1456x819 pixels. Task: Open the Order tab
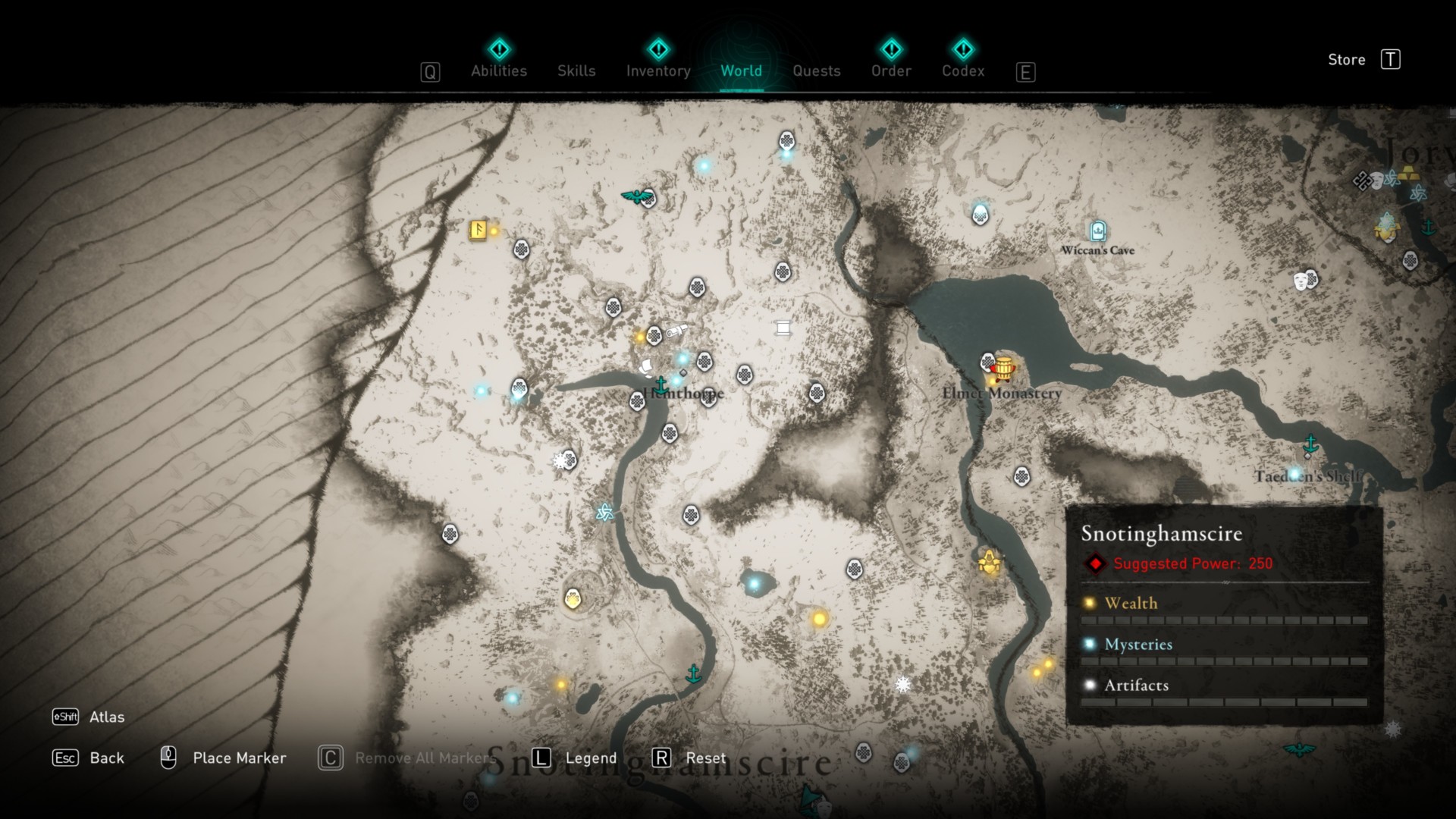coord(891,71)
